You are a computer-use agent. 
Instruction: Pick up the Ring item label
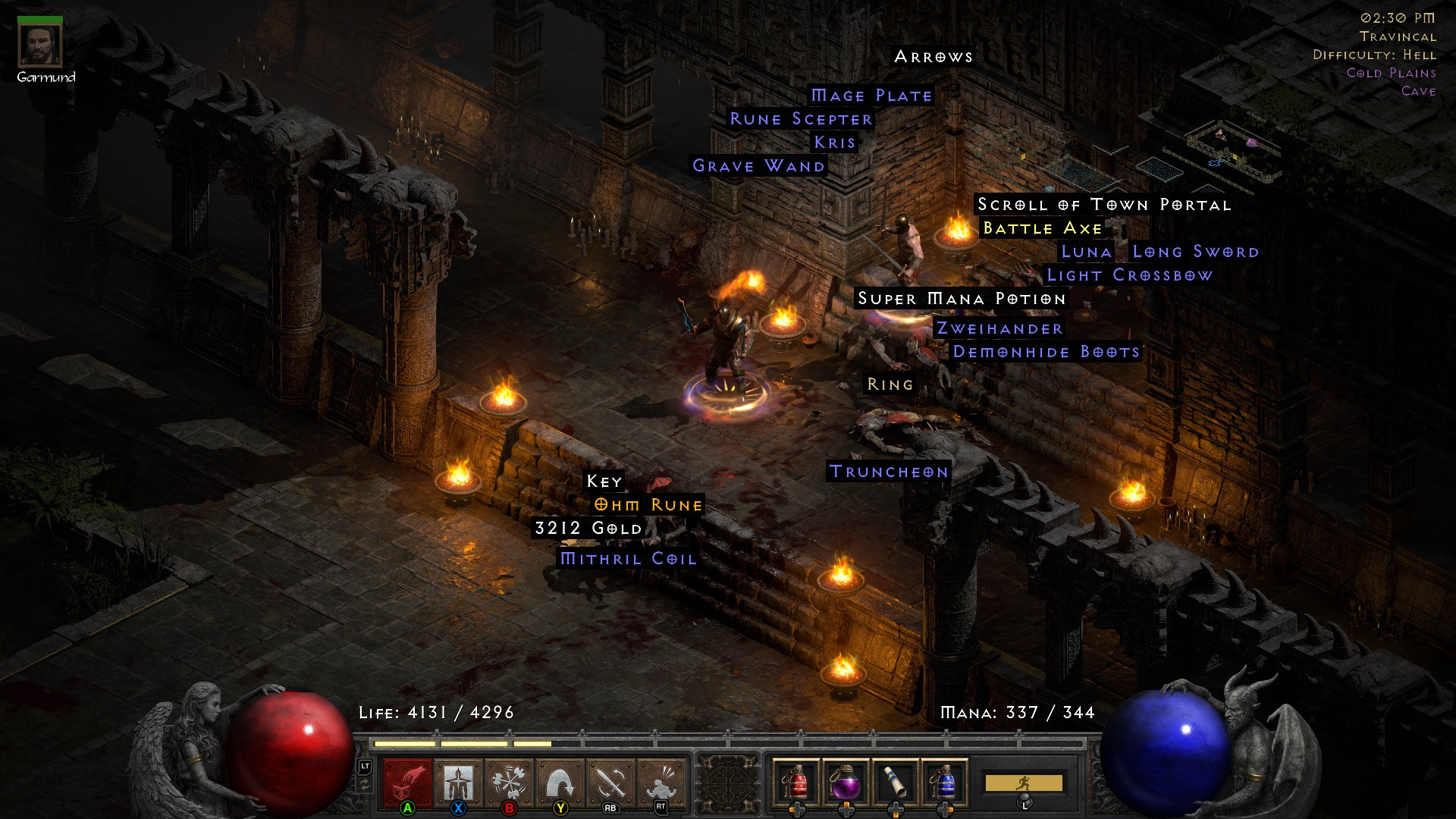point(890,384)
